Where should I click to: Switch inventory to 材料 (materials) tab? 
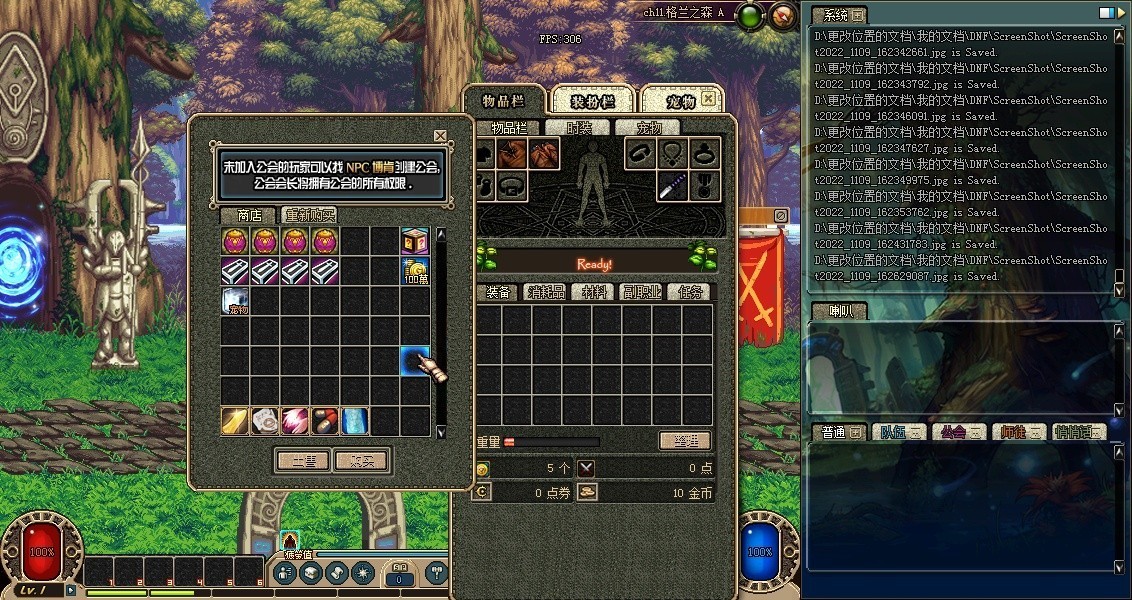[591, 292]
